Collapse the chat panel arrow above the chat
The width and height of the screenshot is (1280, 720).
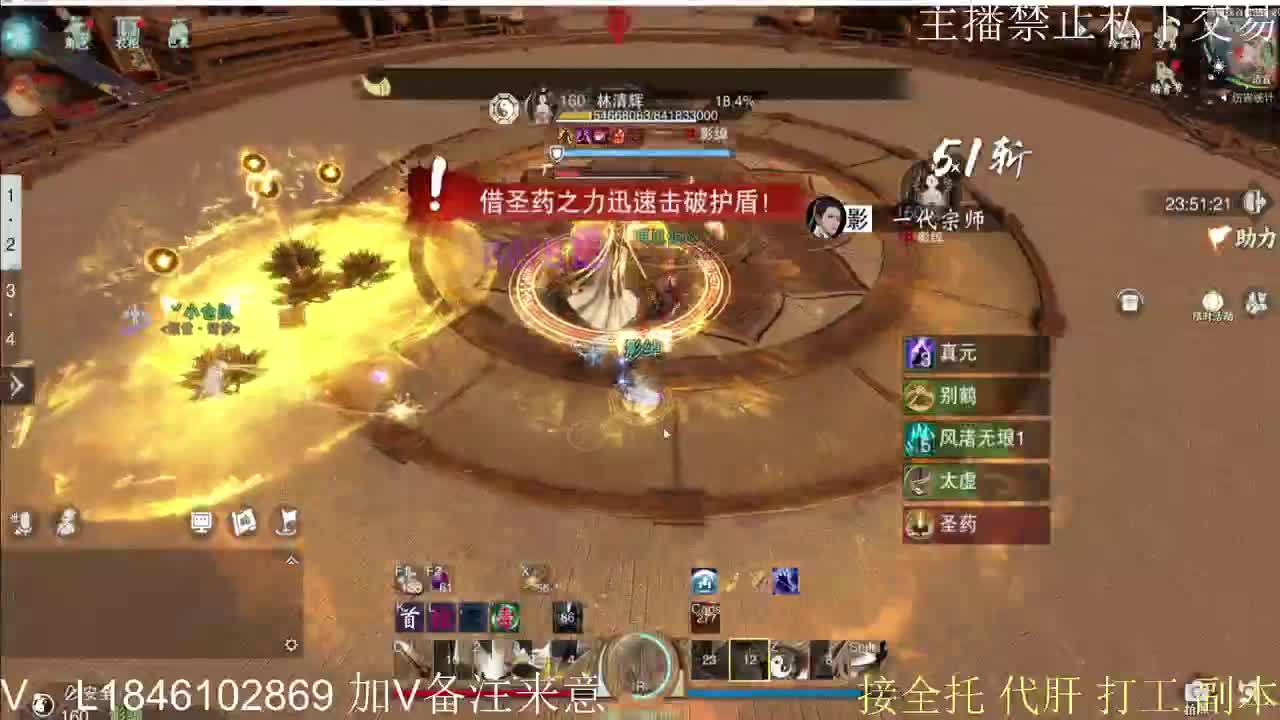(291, 560)
